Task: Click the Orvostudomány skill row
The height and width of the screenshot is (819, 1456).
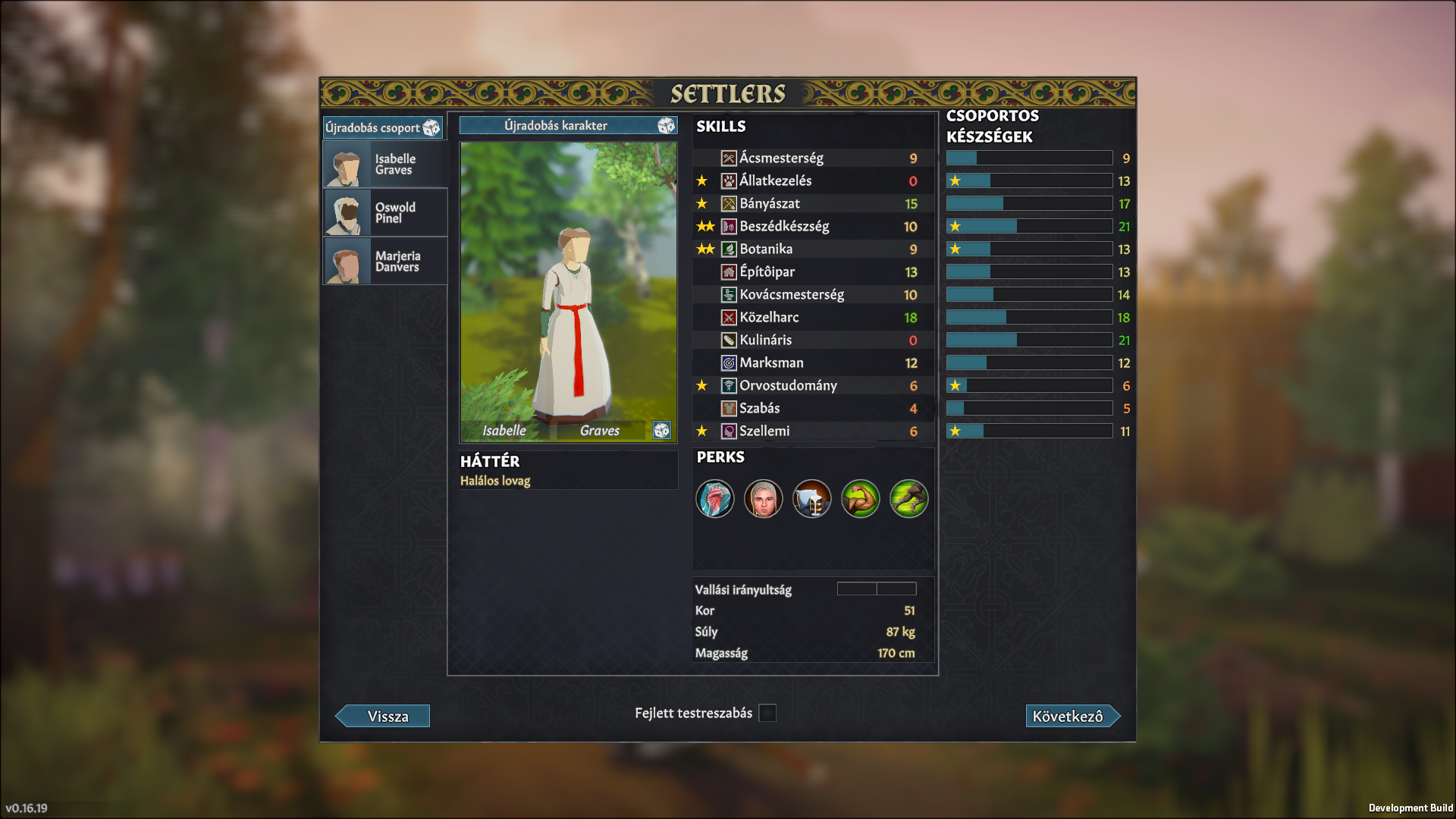Action: coord(813,386)
